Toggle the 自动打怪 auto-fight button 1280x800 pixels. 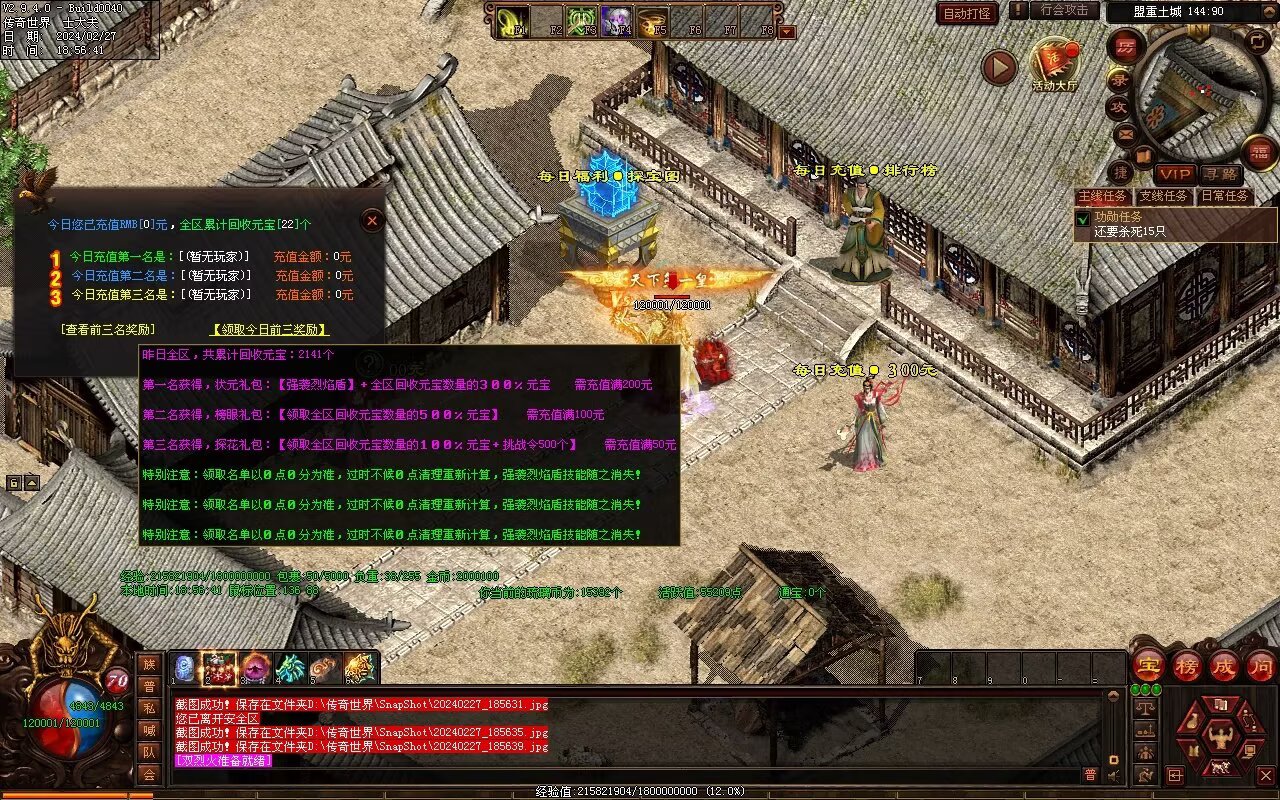coord(967,13)
